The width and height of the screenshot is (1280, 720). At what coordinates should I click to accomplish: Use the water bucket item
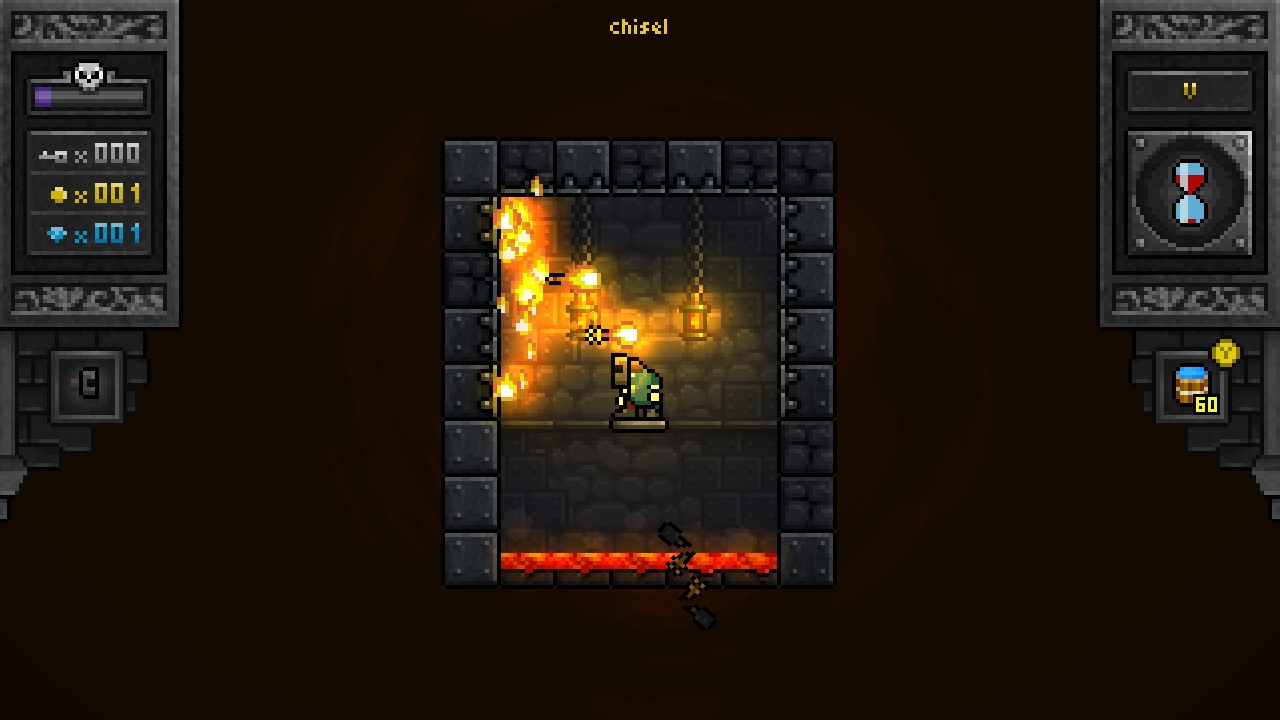pyautogui.click(x=1192, y=386)
